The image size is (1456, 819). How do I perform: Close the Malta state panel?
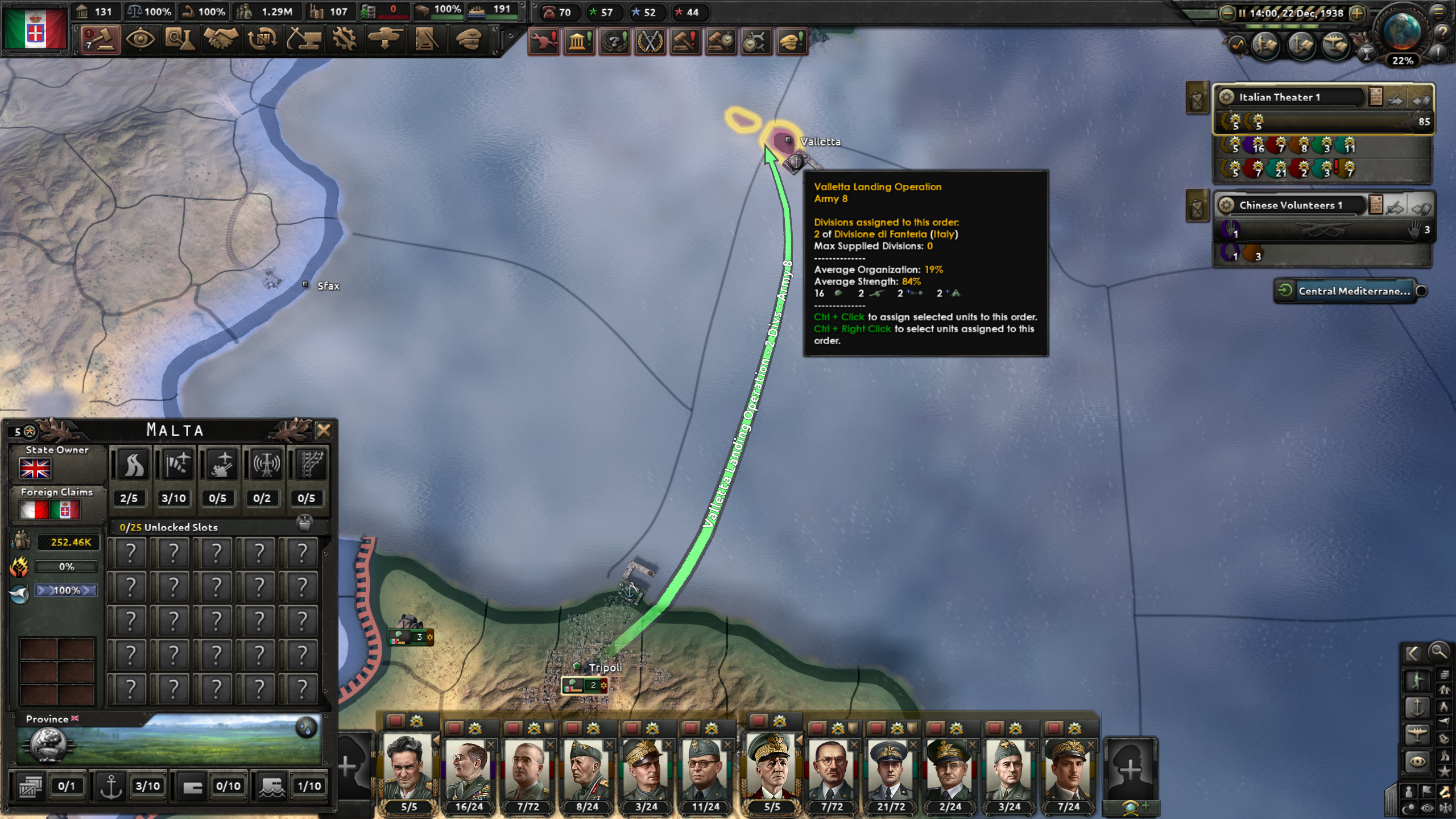tap(324, 431)
